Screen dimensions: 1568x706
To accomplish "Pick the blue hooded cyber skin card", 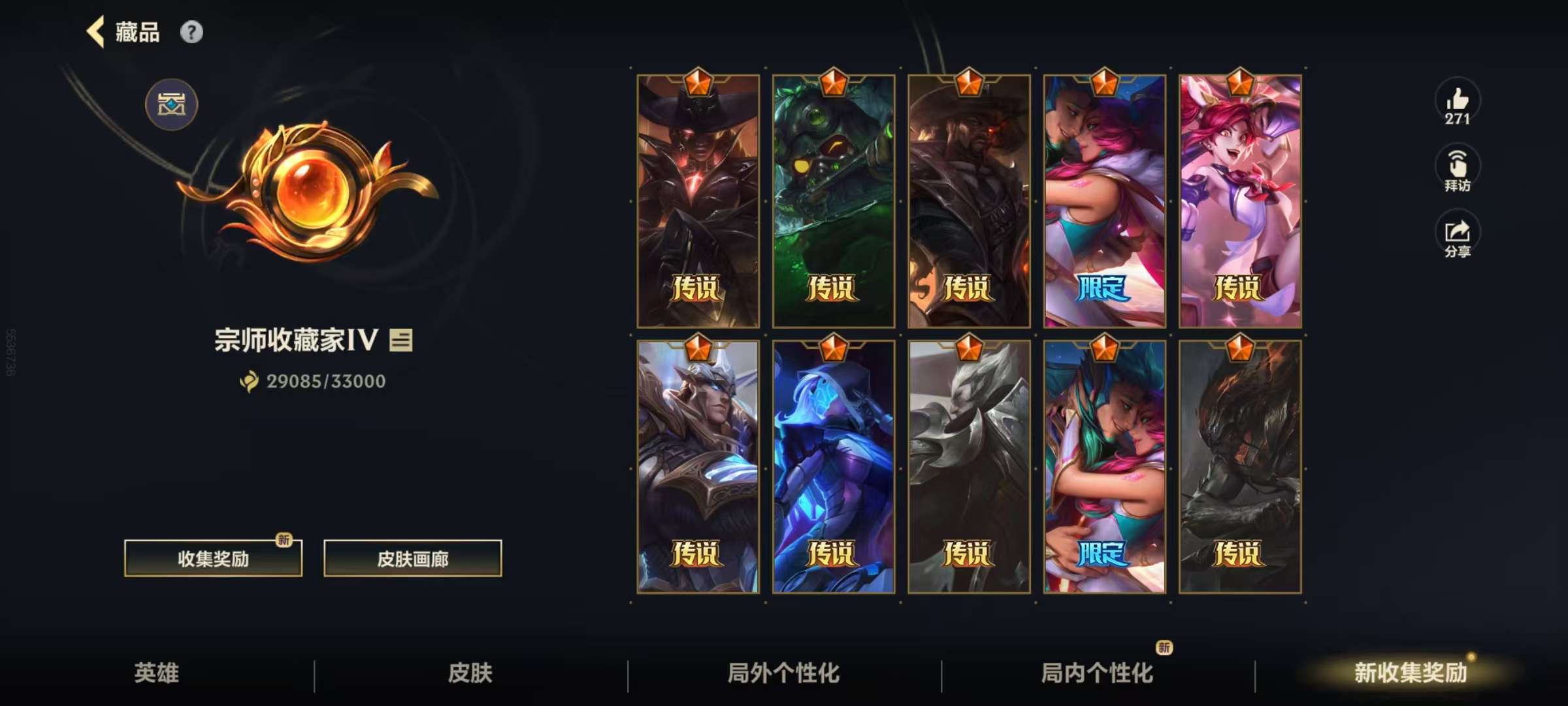I will pos(833,467).
